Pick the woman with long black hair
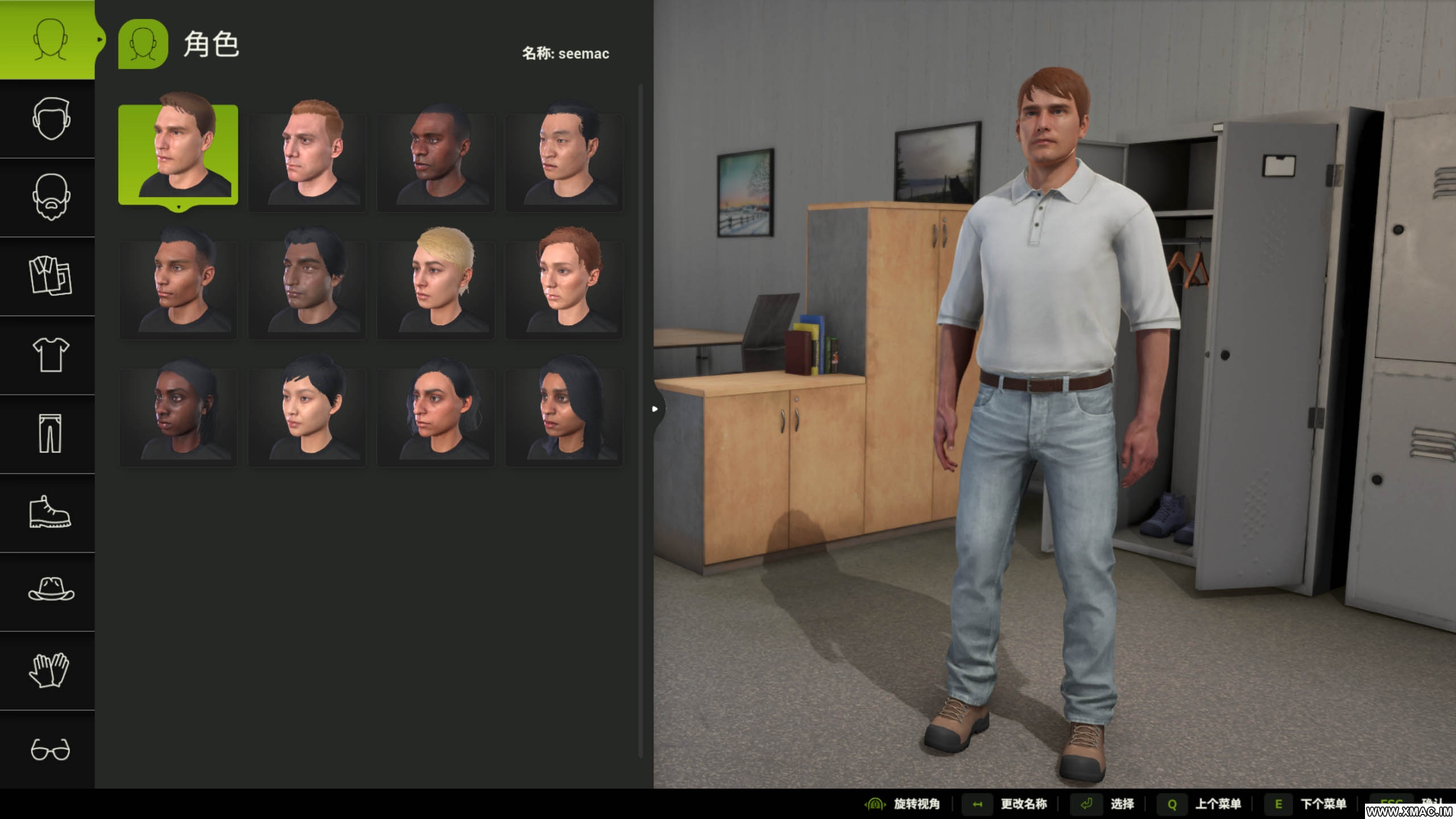This screenshot has width=1456, height=819. [564, 411]
